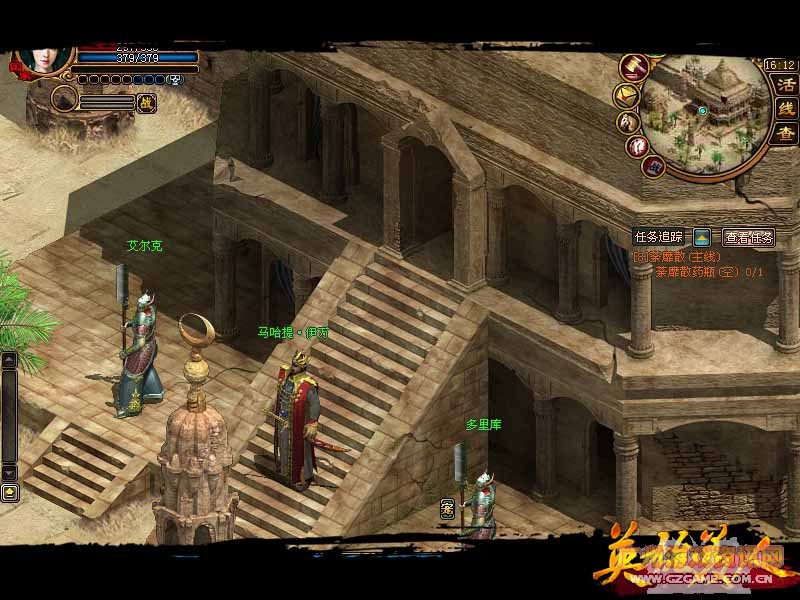Toggle the 战 battle mode button under portrait
The image size is (800, 600).
coord(147,101)
